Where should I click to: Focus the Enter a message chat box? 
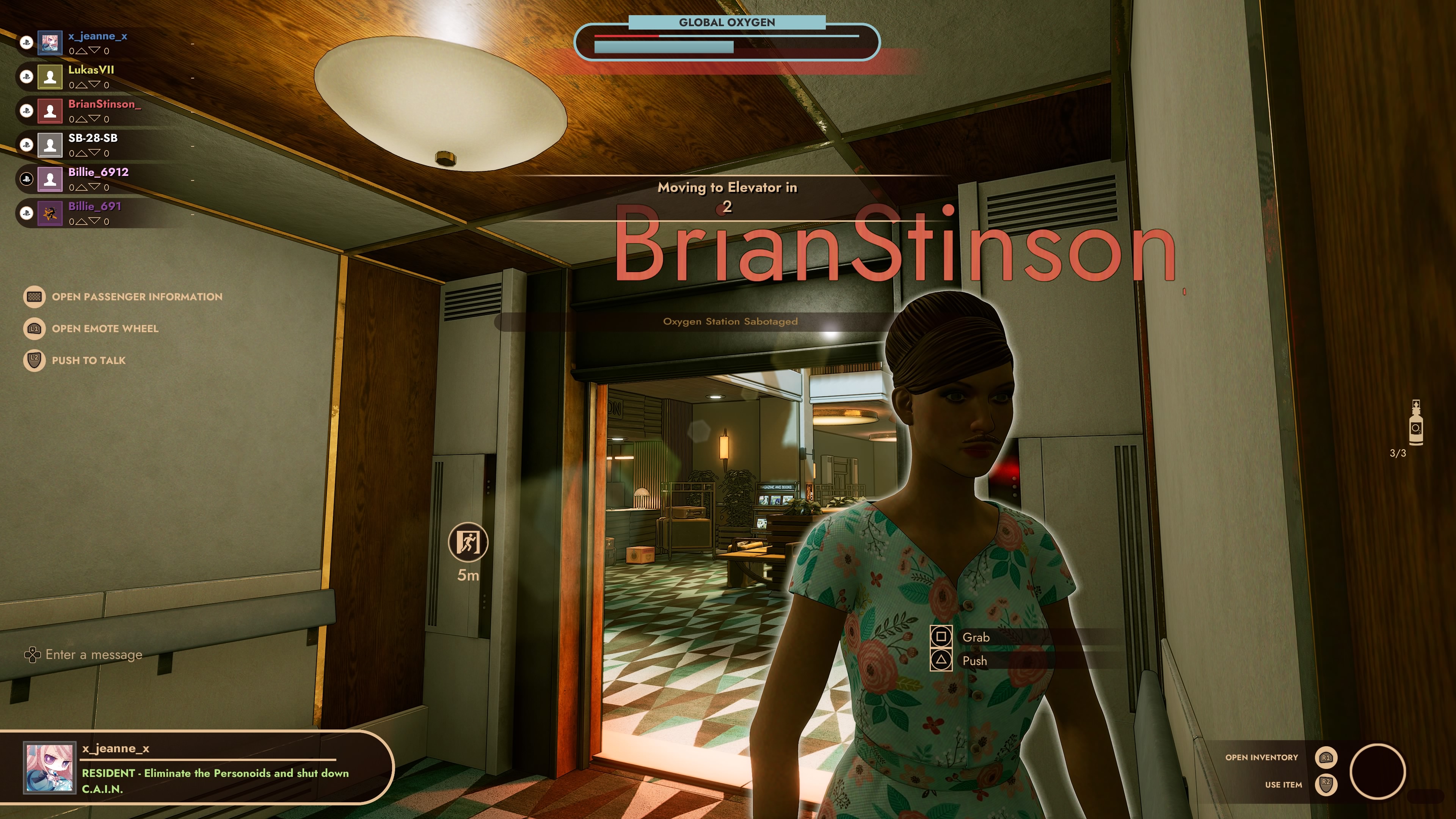tap(94, 654)
